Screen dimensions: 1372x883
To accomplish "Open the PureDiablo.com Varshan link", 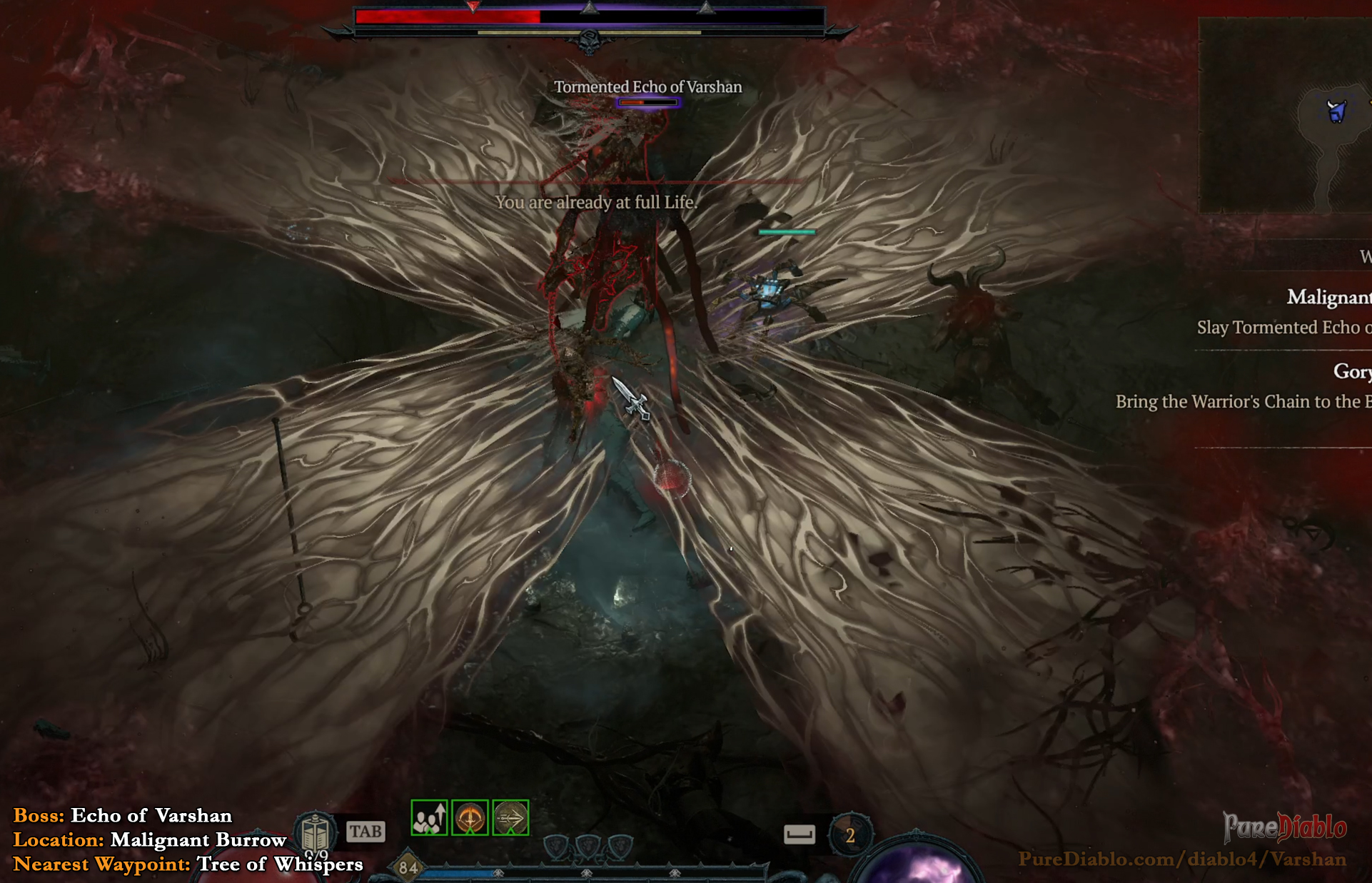I will point(1181,859).
